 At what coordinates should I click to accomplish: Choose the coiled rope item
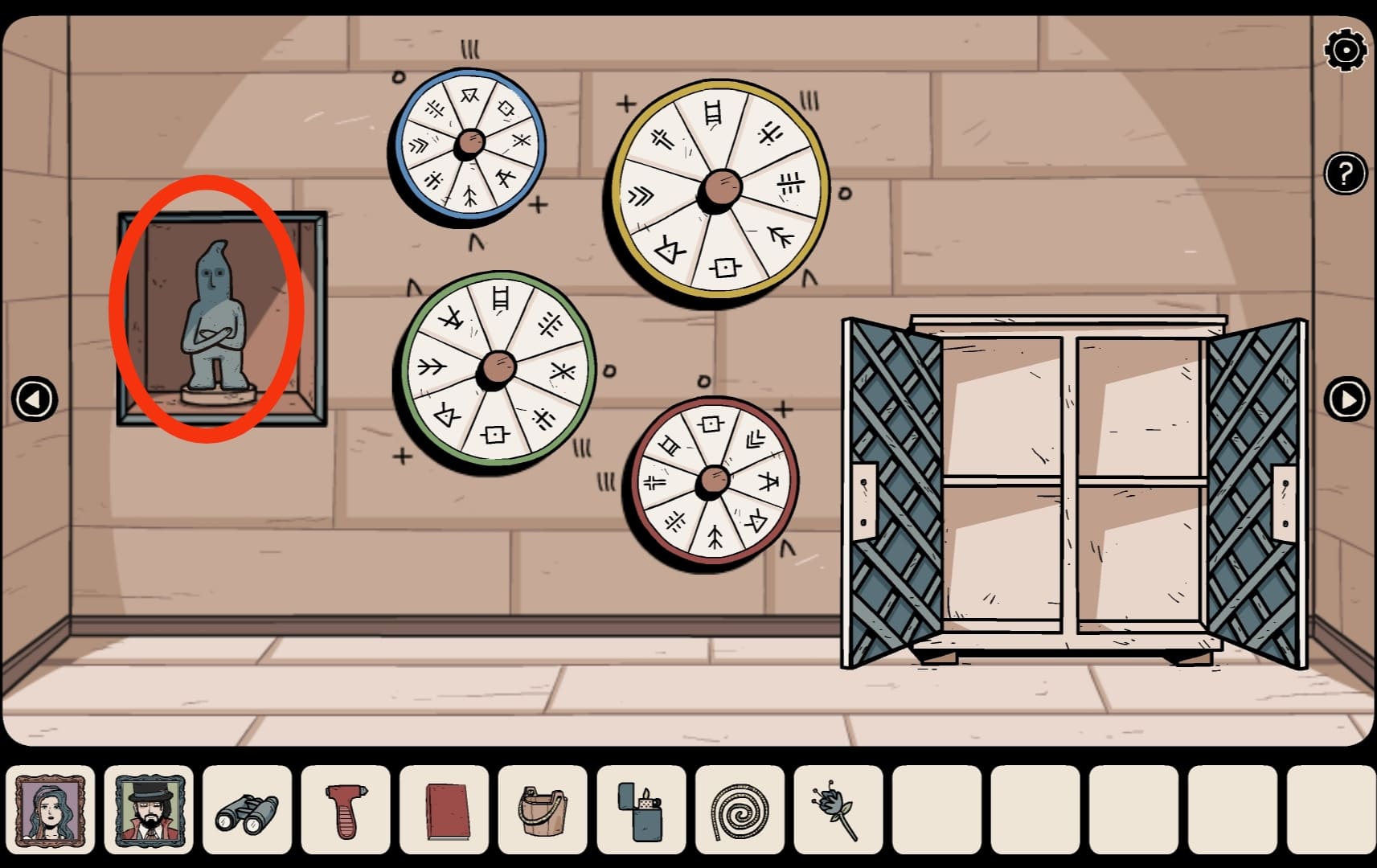[x=740, y=811]
